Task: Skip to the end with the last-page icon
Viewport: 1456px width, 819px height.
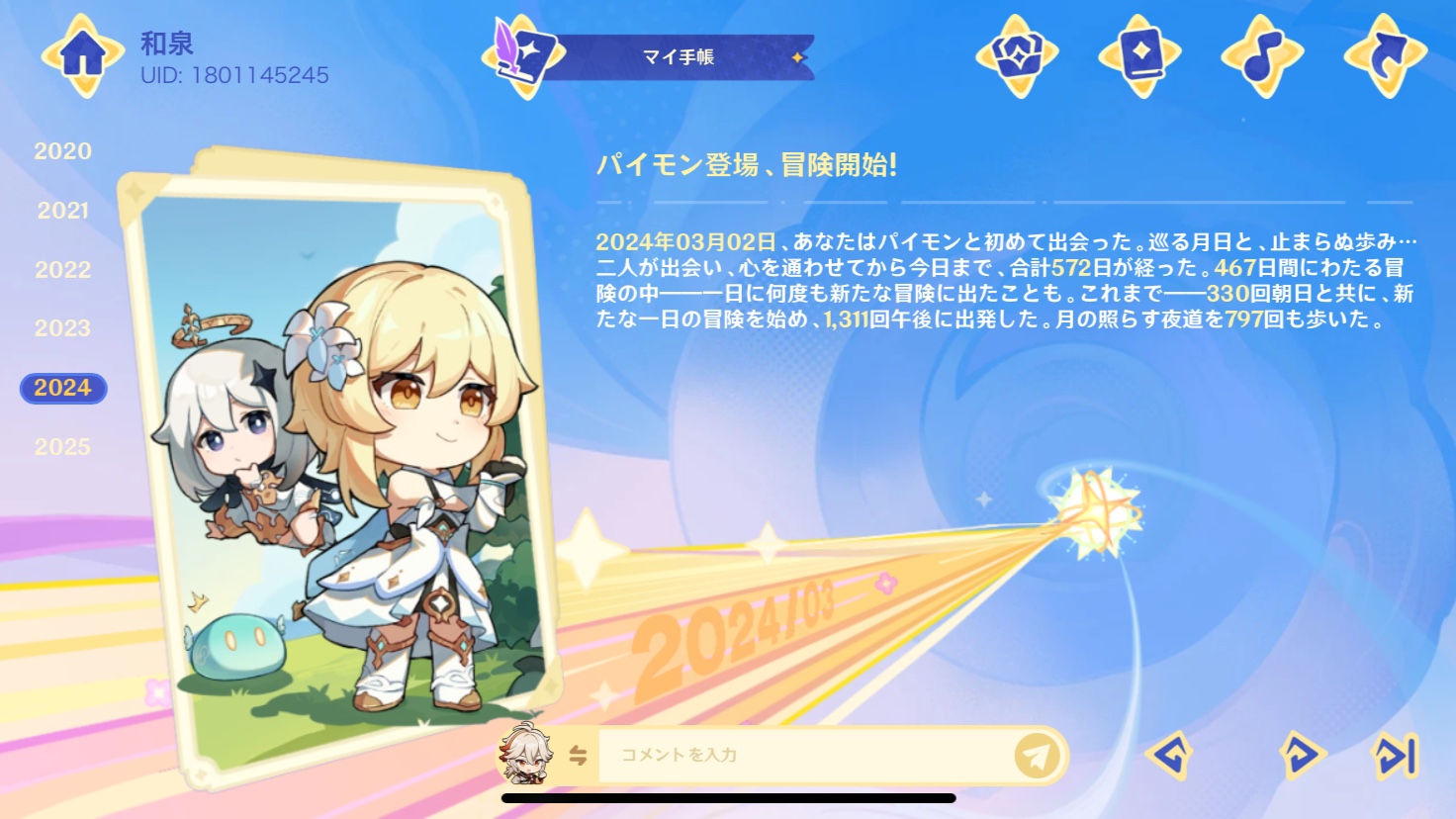Action: (1395, 755)
